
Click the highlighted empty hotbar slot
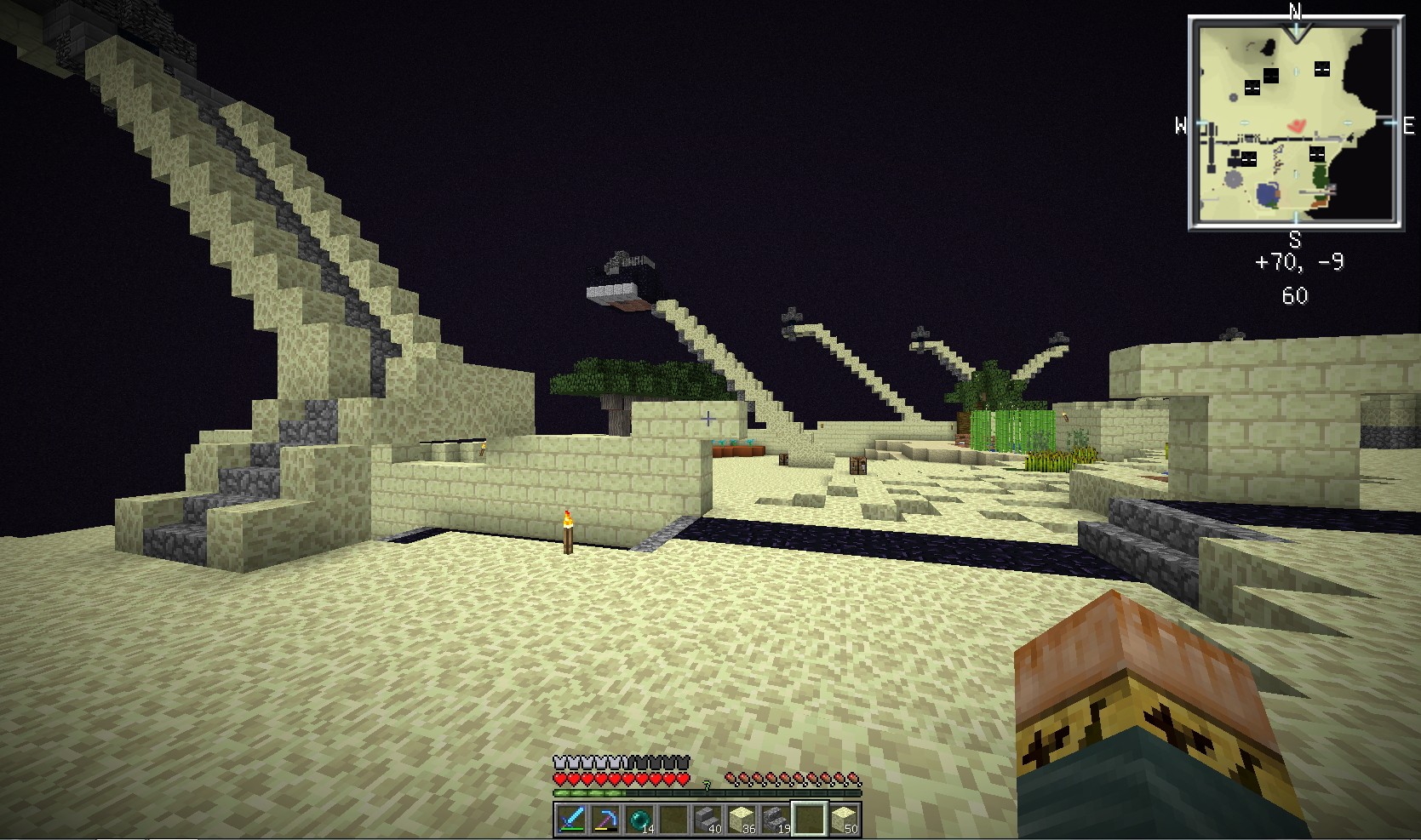(809, 819)
